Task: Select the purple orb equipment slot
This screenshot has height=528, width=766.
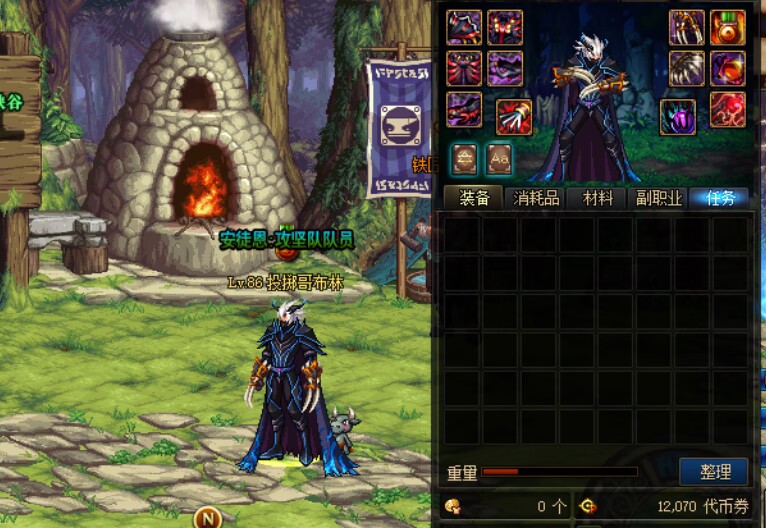Action: coord(678,116)
